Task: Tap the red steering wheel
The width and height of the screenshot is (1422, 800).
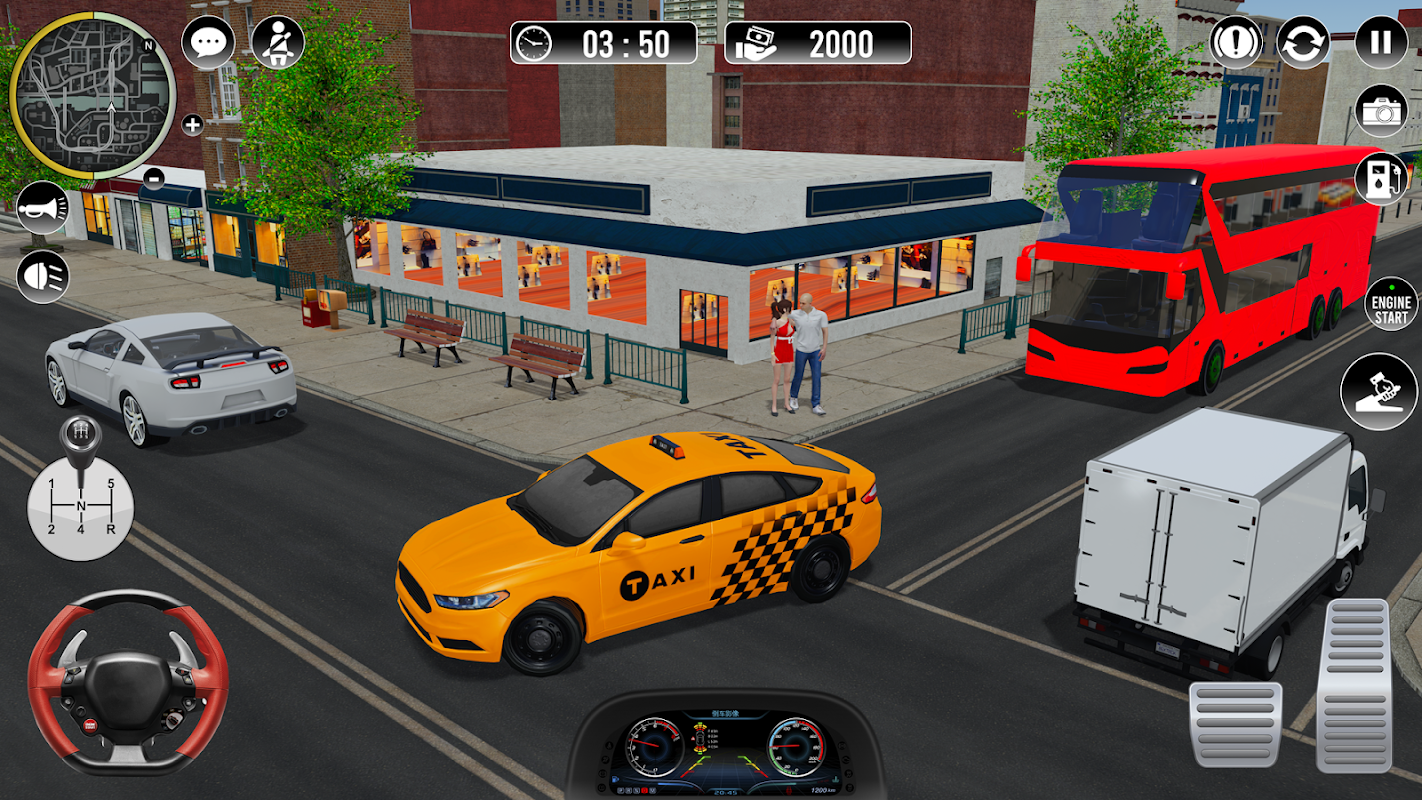Action: tap(128, 682)
